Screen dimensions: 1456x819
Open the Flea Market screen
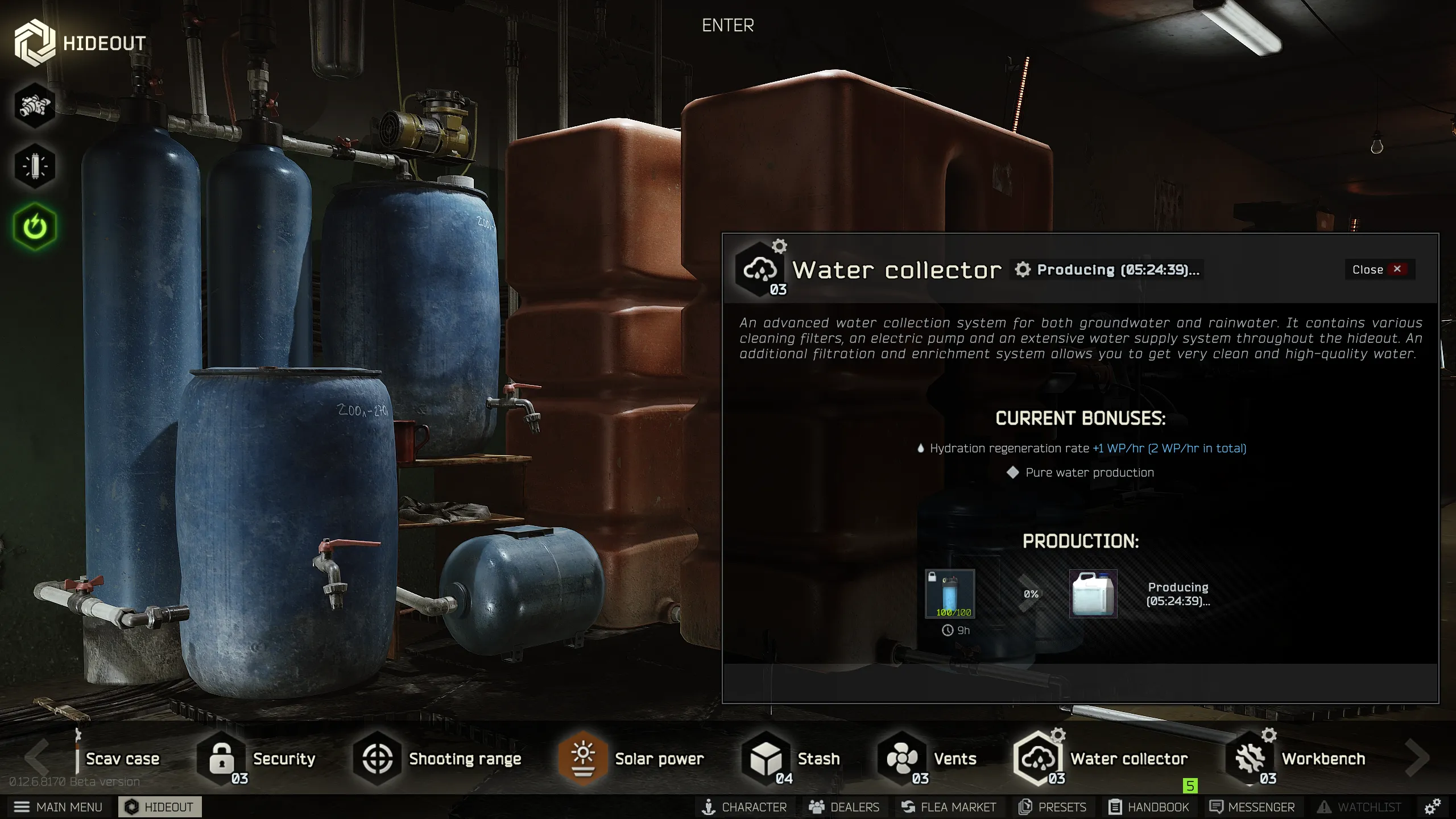pos(949,806)
